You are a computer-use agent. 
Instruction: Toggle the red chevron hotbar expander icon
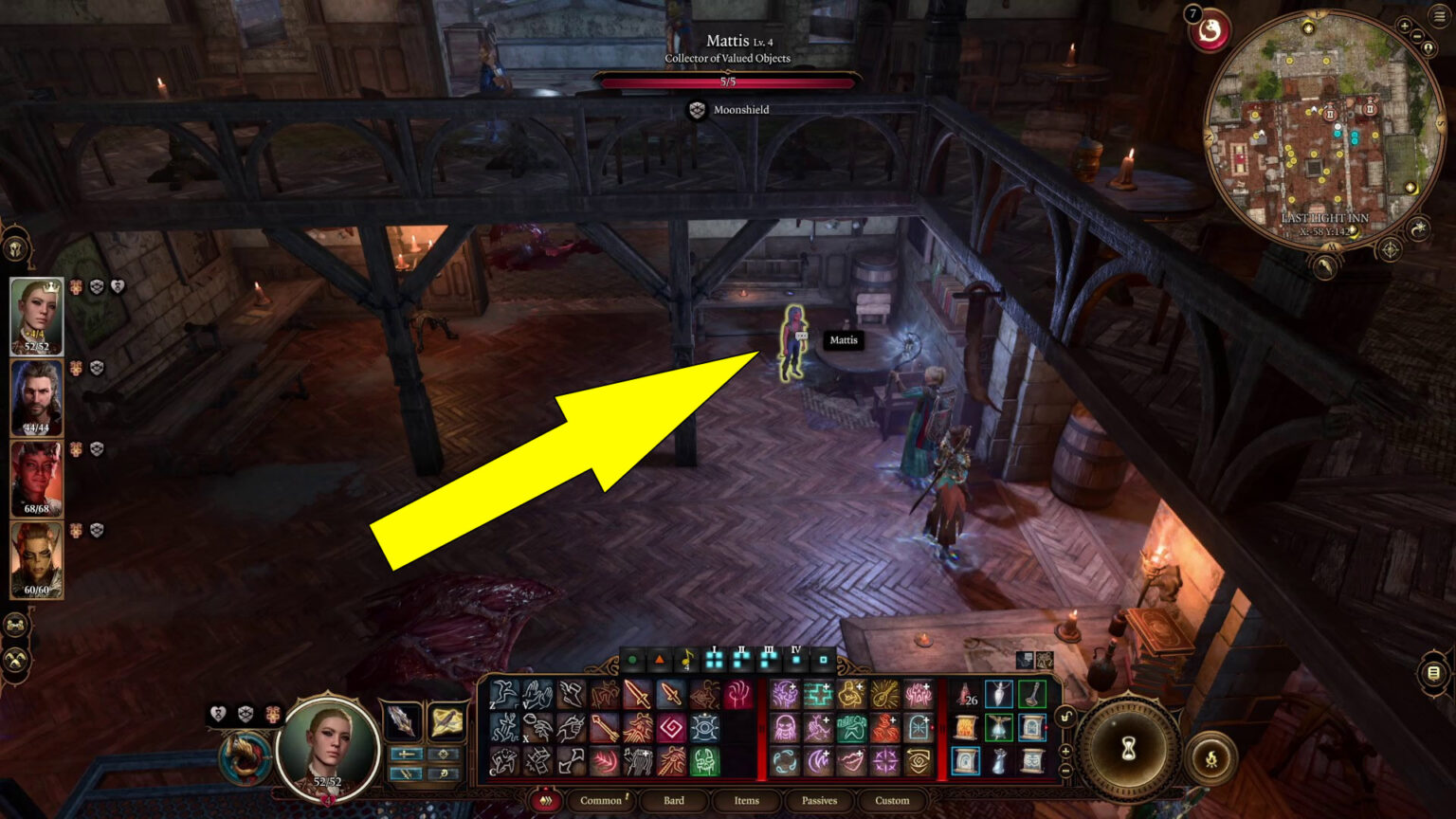pyautogui.click(x=546, y=801)
